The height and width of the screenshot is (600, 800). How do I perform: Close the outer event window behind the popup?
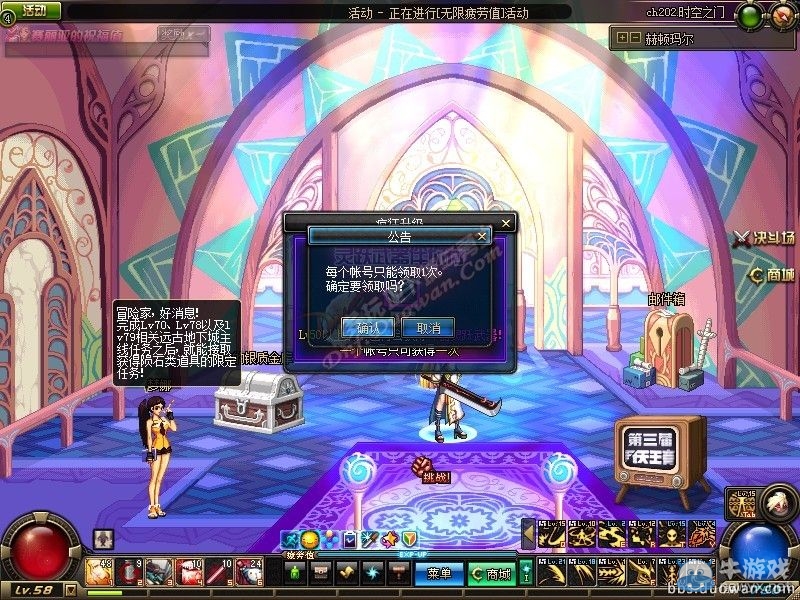tap(506, 222)
